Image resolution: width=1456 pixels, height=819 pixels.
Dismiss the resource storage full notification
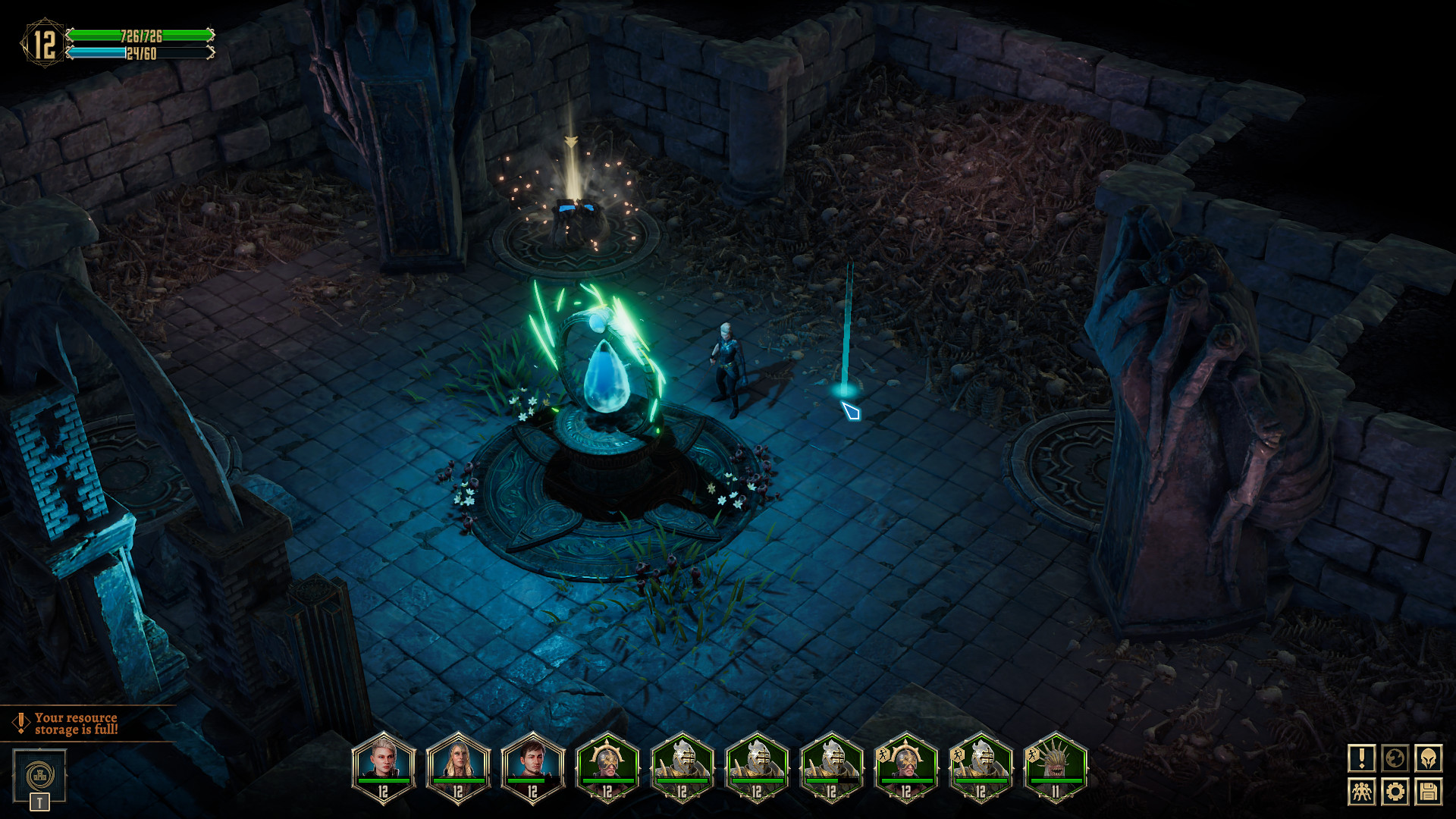76,722
